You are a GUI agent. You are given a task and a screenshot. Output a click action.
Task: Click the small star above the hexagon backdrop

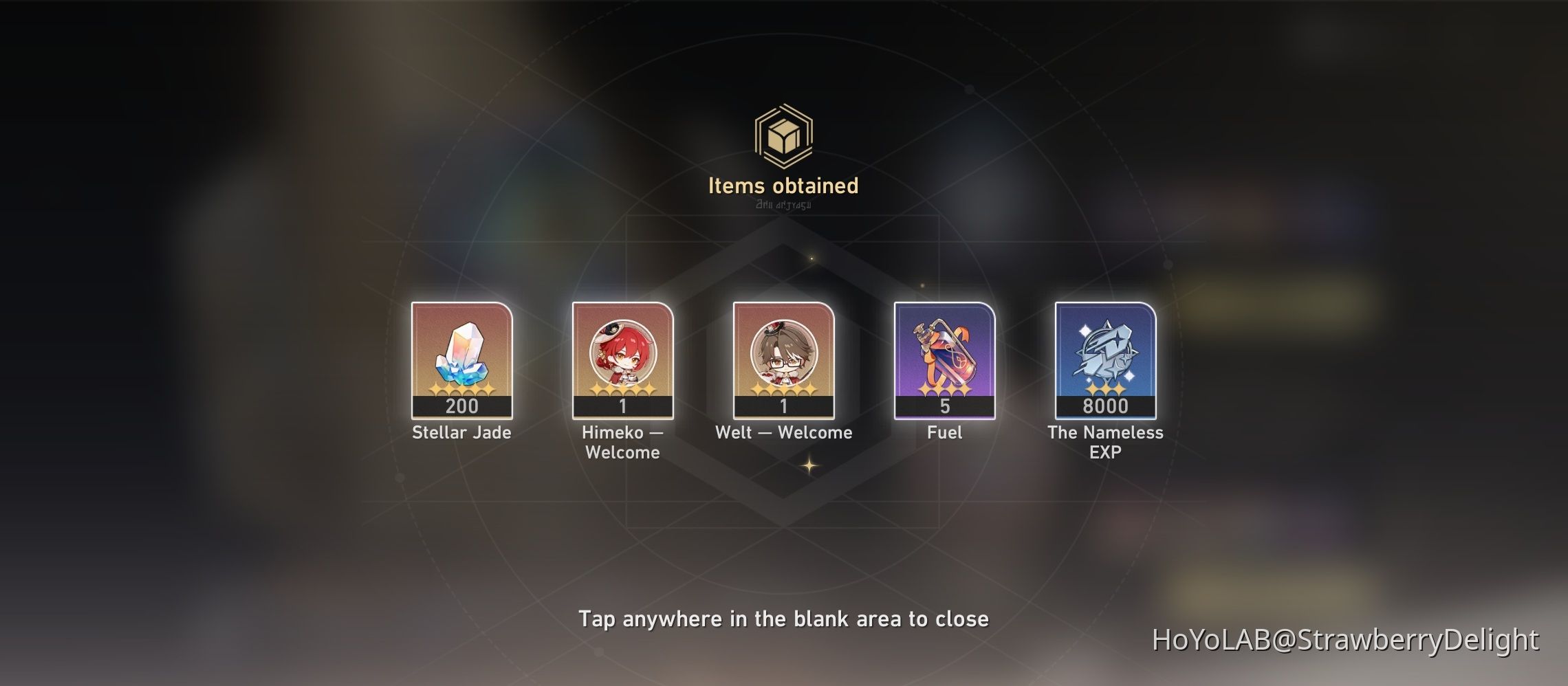[x=812, y=259]
